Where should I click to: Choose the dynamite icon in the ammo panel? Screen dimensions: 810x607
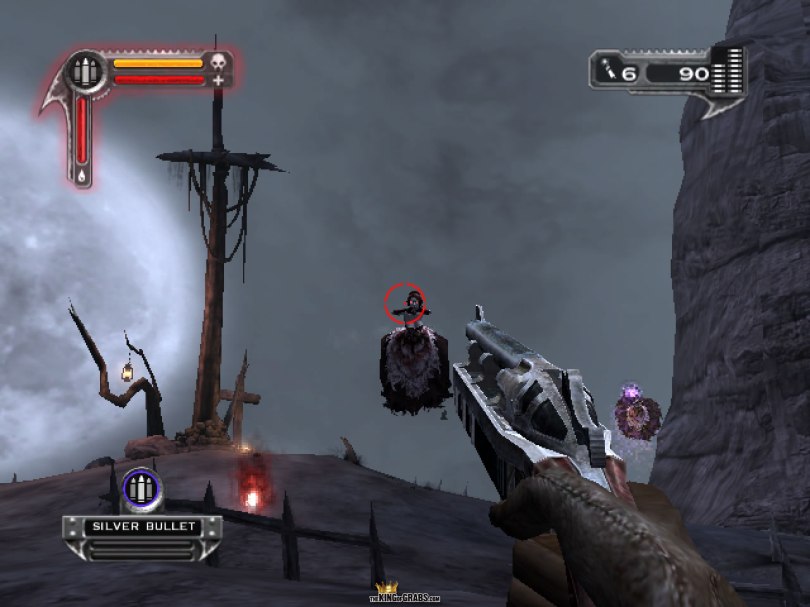(607, 71)
